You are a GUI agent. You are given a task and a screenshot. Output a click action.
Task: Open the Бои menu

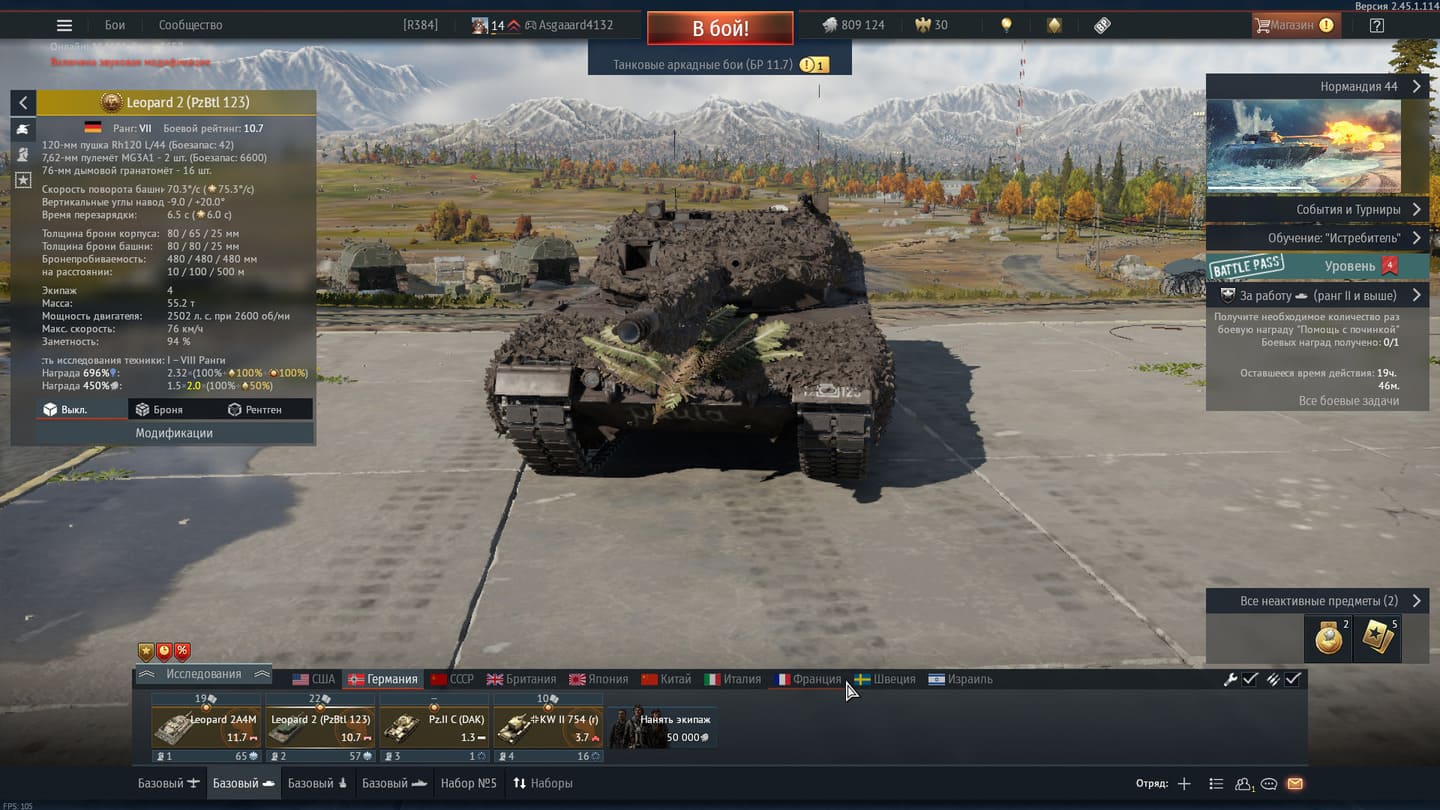tap(115, 25)
